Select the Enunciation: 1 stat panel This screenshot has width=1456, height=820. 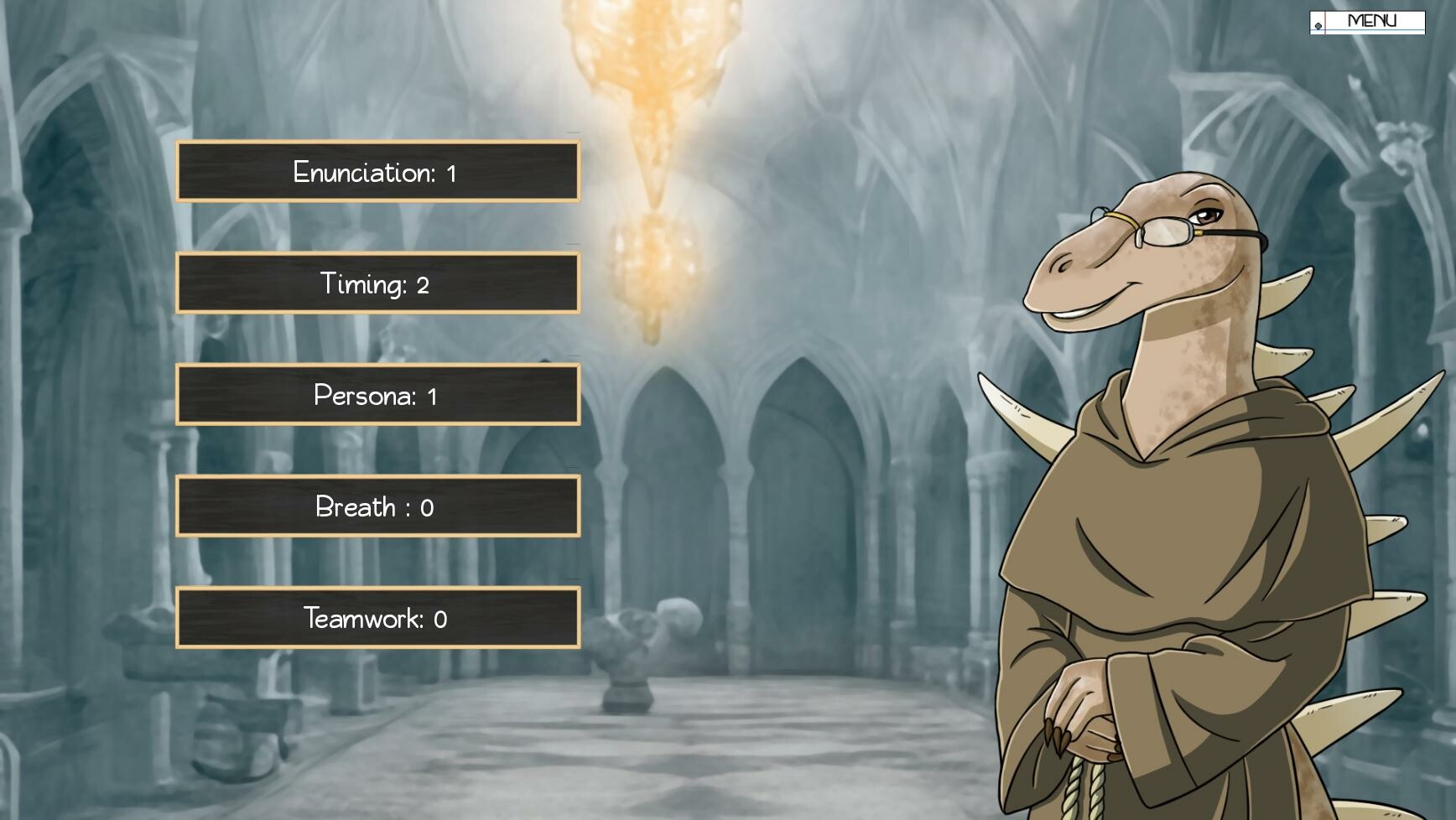377,172
